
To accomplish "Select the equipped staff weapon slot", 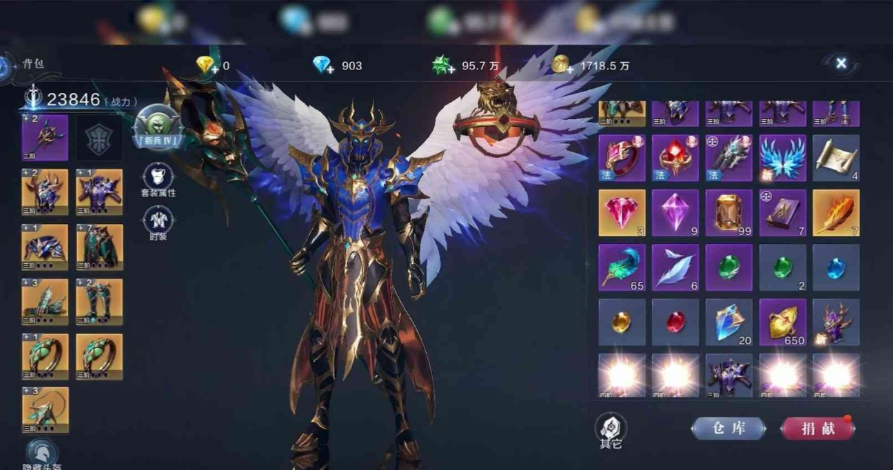I will click(45, 137).
